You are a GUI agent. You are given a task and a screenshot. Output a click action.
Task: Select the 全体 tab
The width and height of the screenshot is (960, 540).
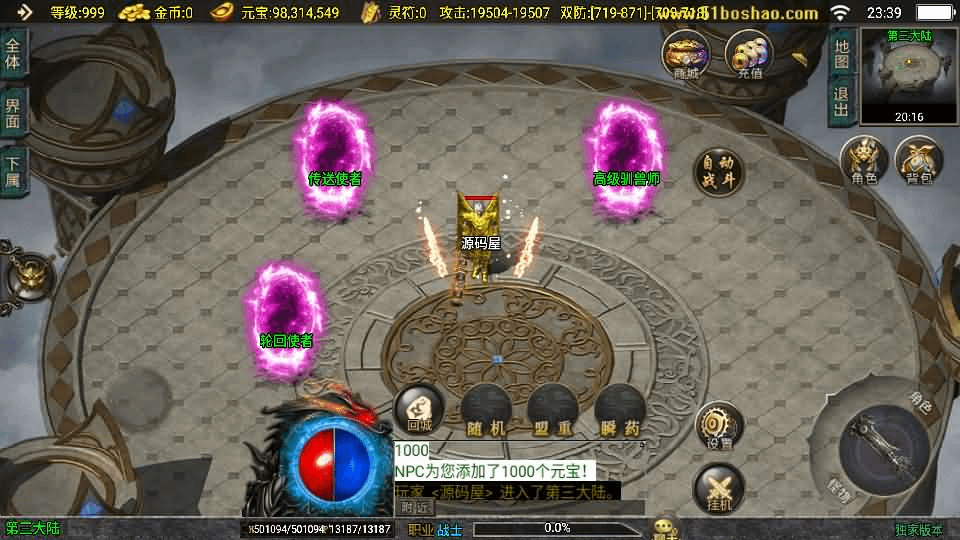13,55
